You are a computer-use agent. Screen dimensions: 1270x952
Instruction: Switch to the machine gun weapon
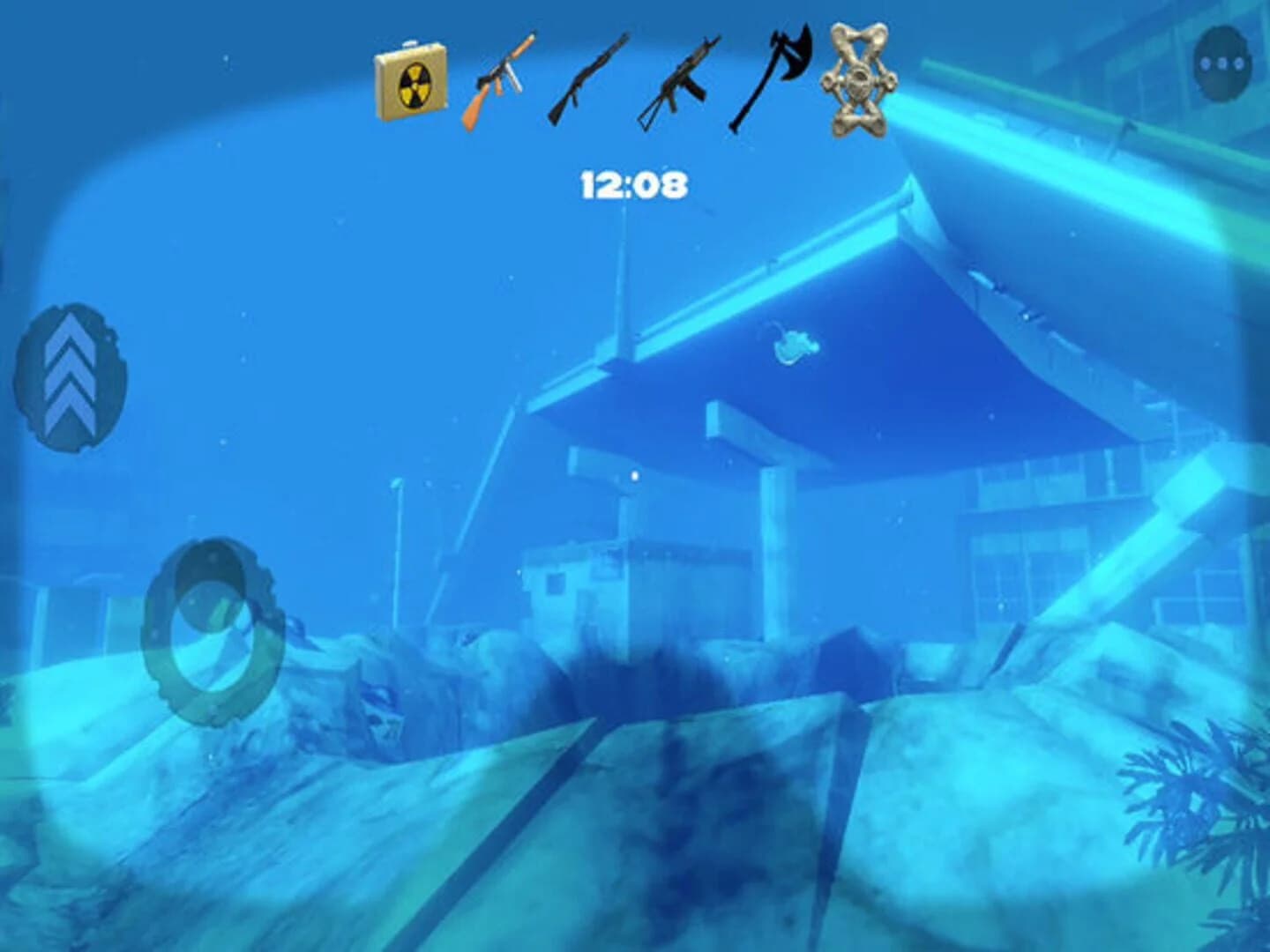679,81
